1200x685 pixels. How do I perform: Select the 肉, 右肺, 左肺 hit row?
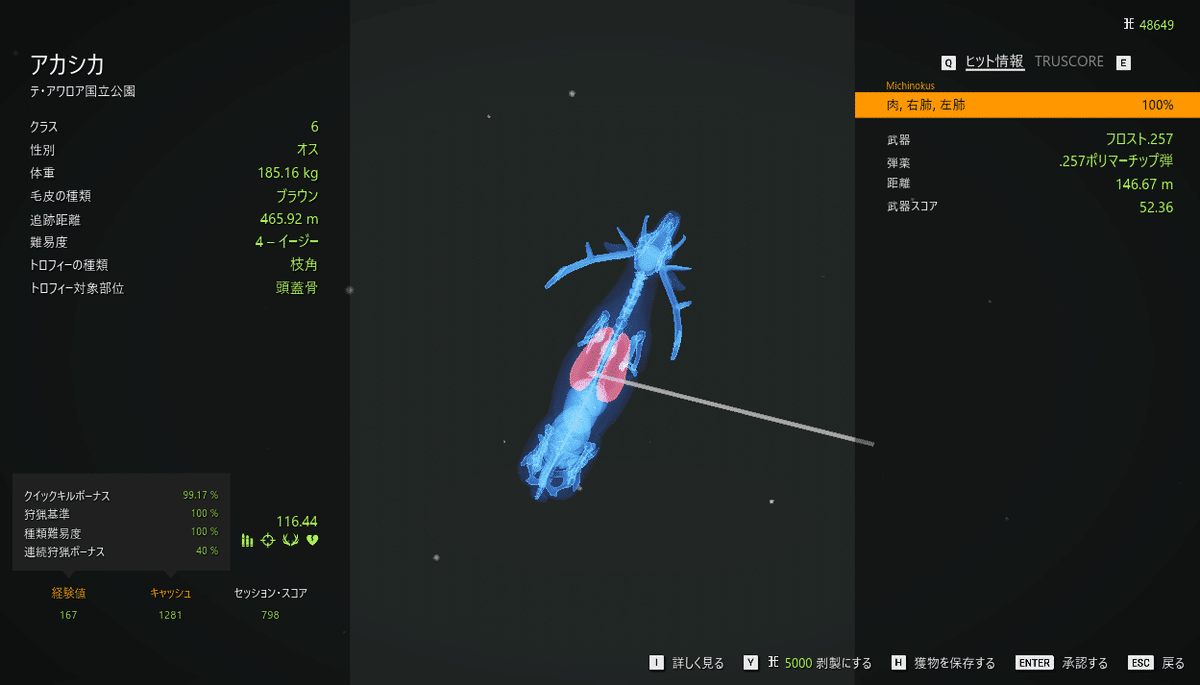(1026, 105)
